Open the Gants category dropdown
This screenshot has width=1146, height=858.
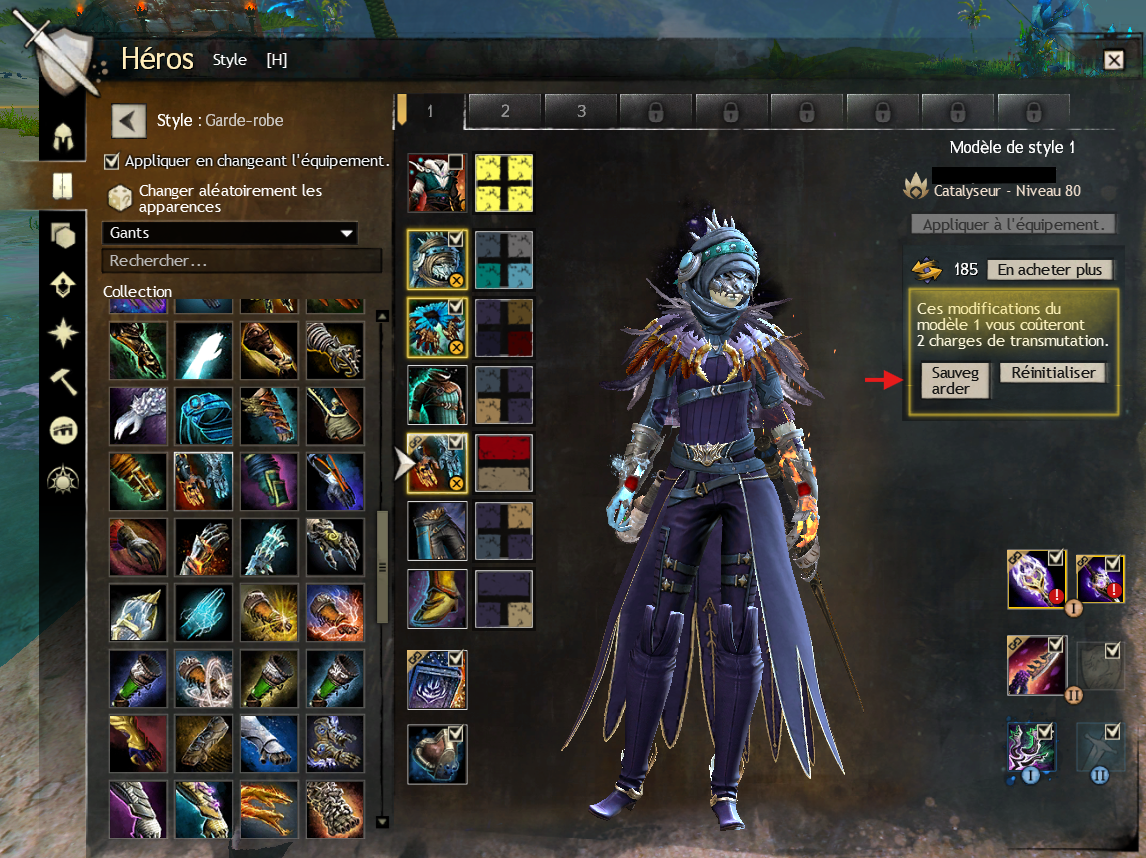230,233
